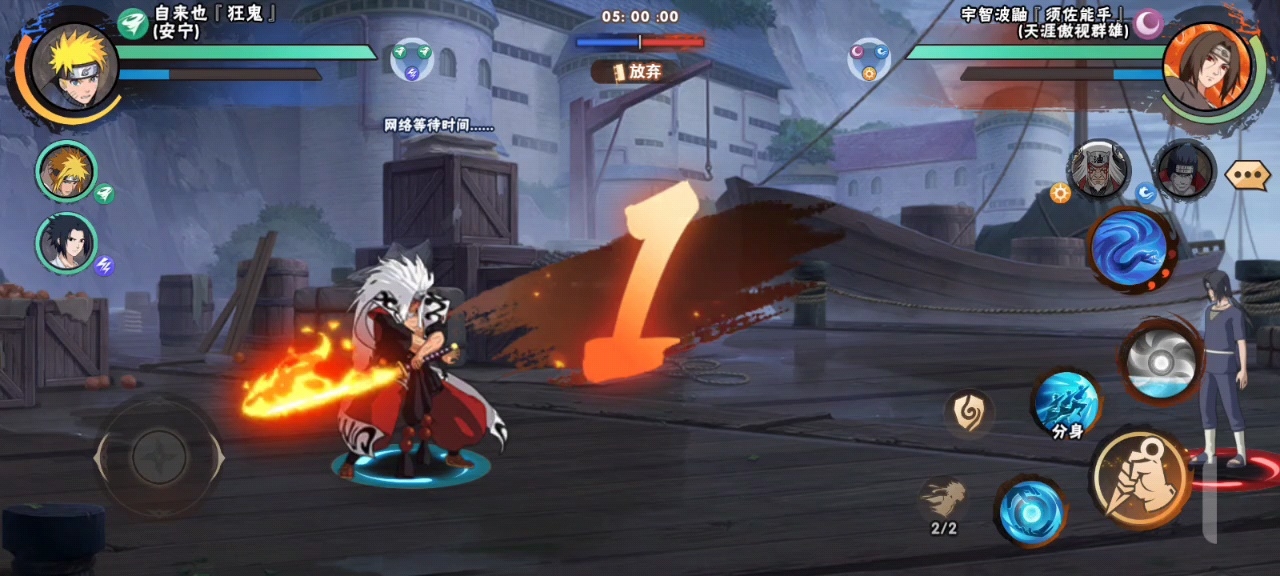Open the chat speech bubble button
This screenshot has width=1280, height=576.
pos(1247,175)
